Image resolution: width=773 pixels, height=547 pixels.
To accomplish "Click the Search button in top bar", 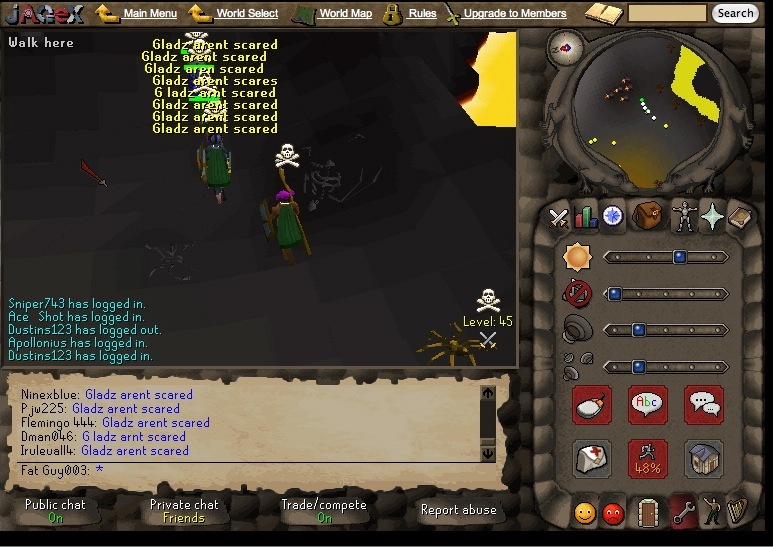I will point(735,14).
